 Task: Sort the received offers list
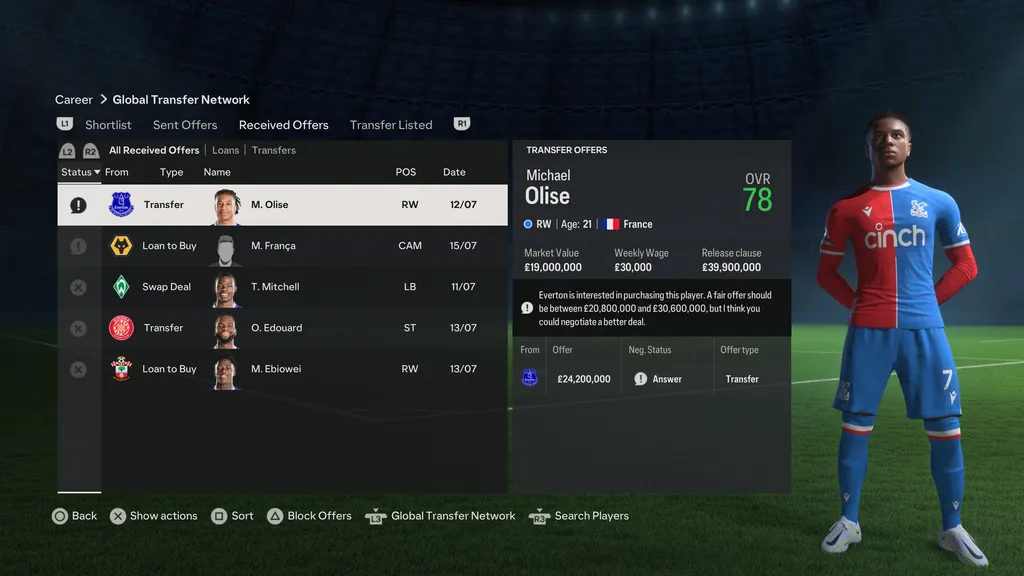[232, 516]
